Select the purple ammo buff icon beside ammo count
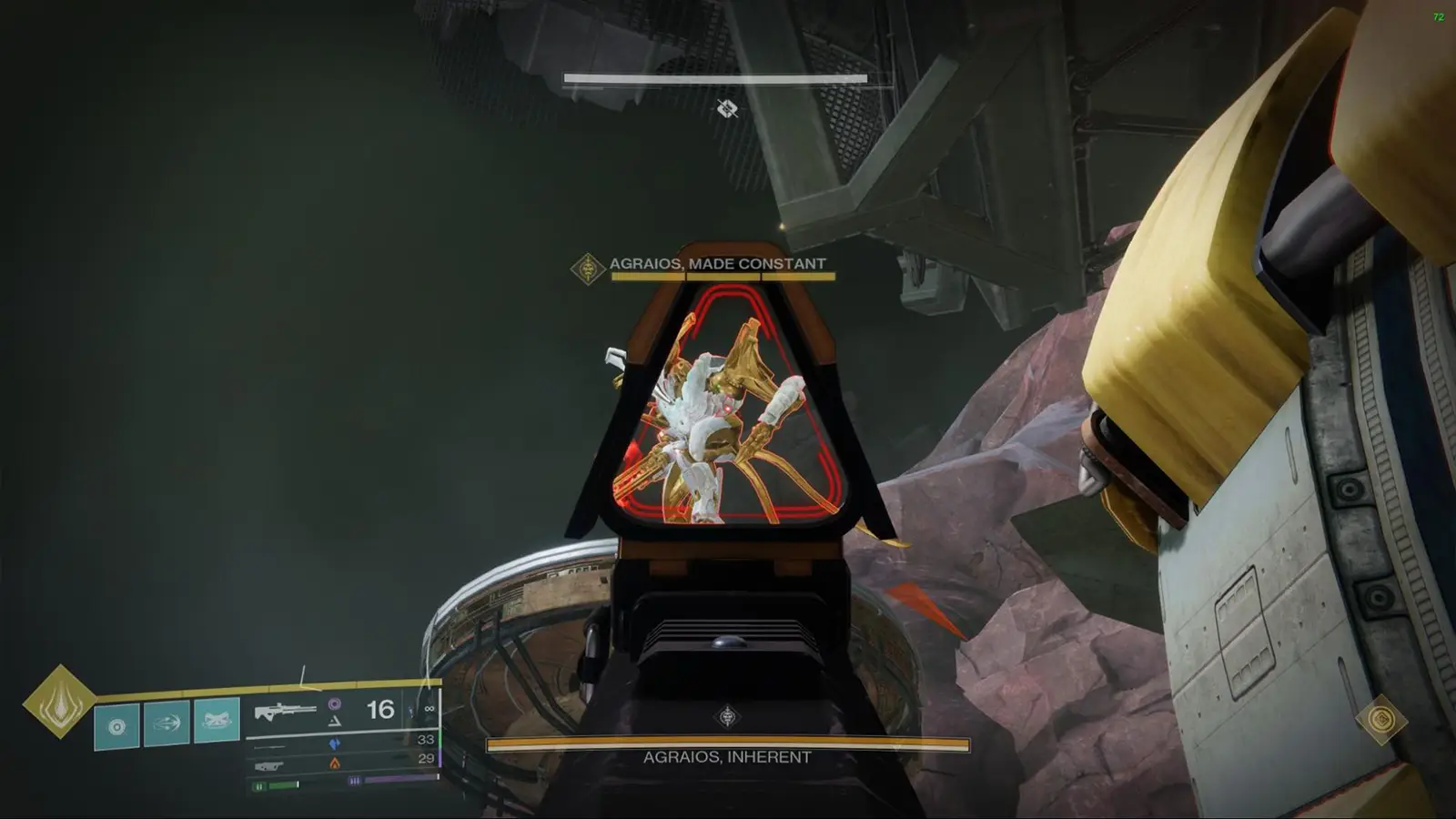The image size is (1456, 819). tap(336, 703)
